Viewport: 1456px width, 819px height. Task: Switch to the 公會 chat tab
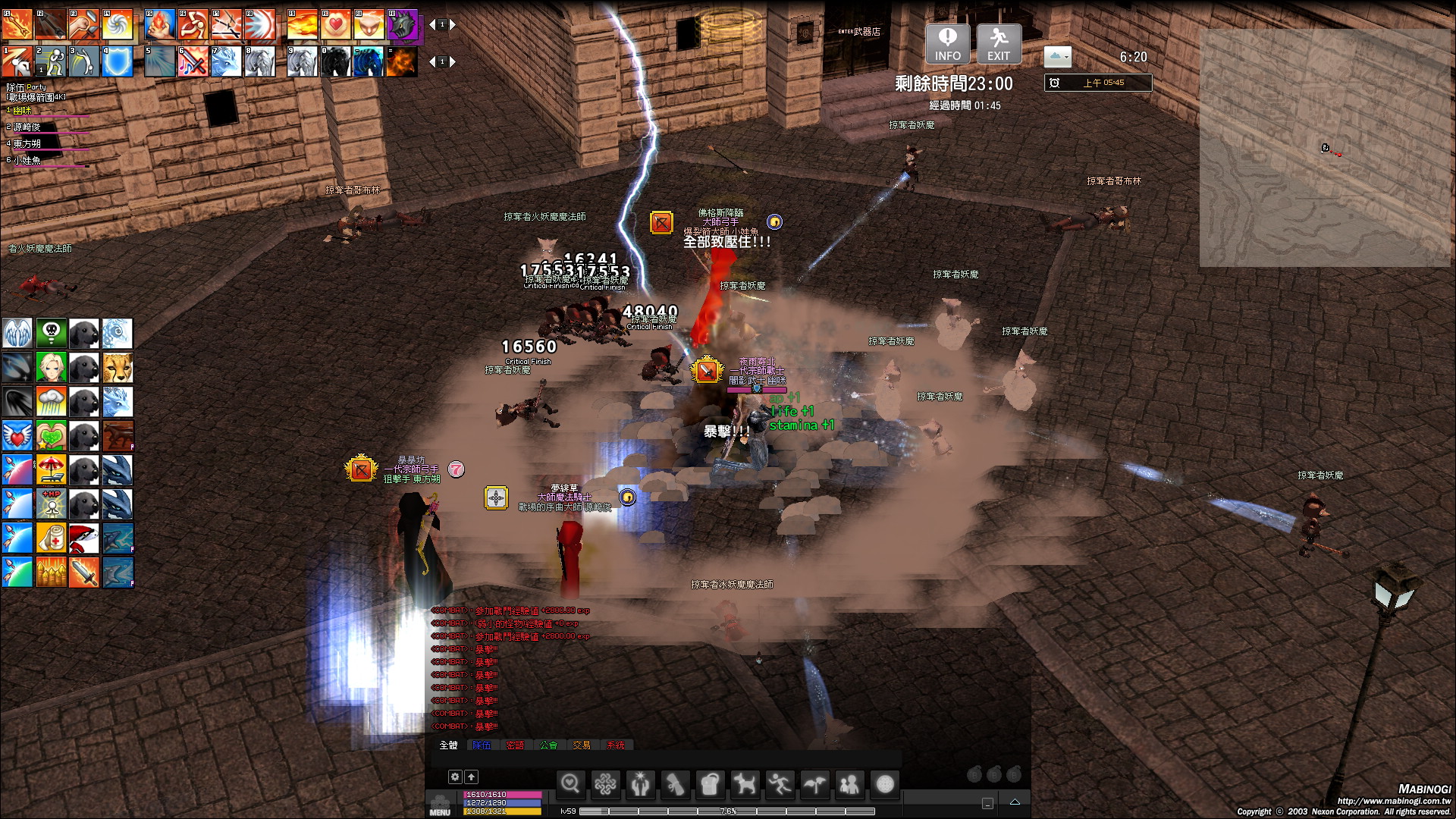[x=548, y=745]
